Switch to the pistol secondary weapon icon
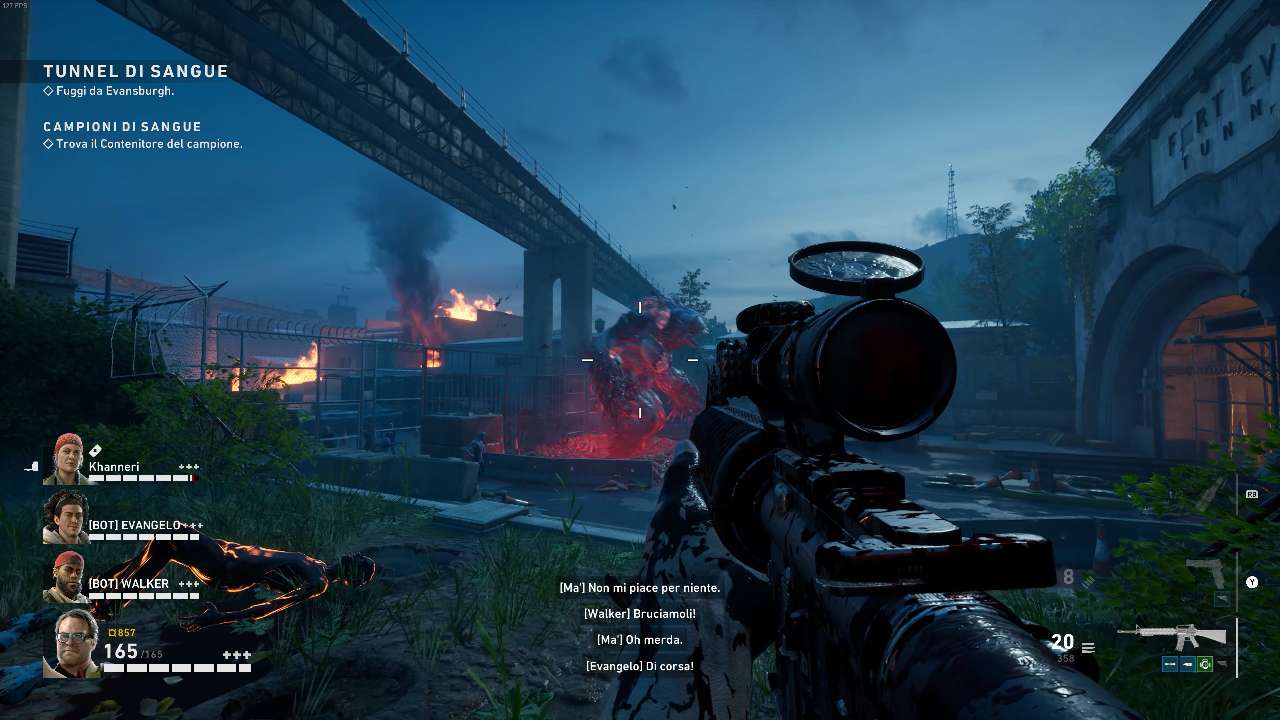Viewport: 1280px width, 720px height. (1206, 574)
